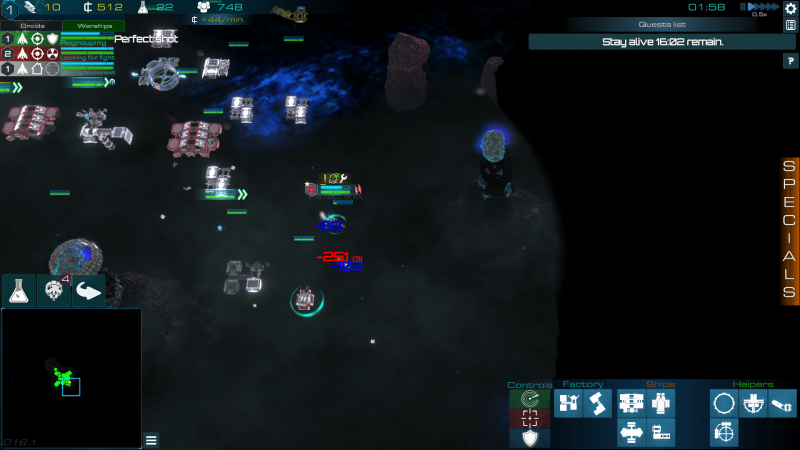Switch to the Warships tab

(x=93, y=26)
